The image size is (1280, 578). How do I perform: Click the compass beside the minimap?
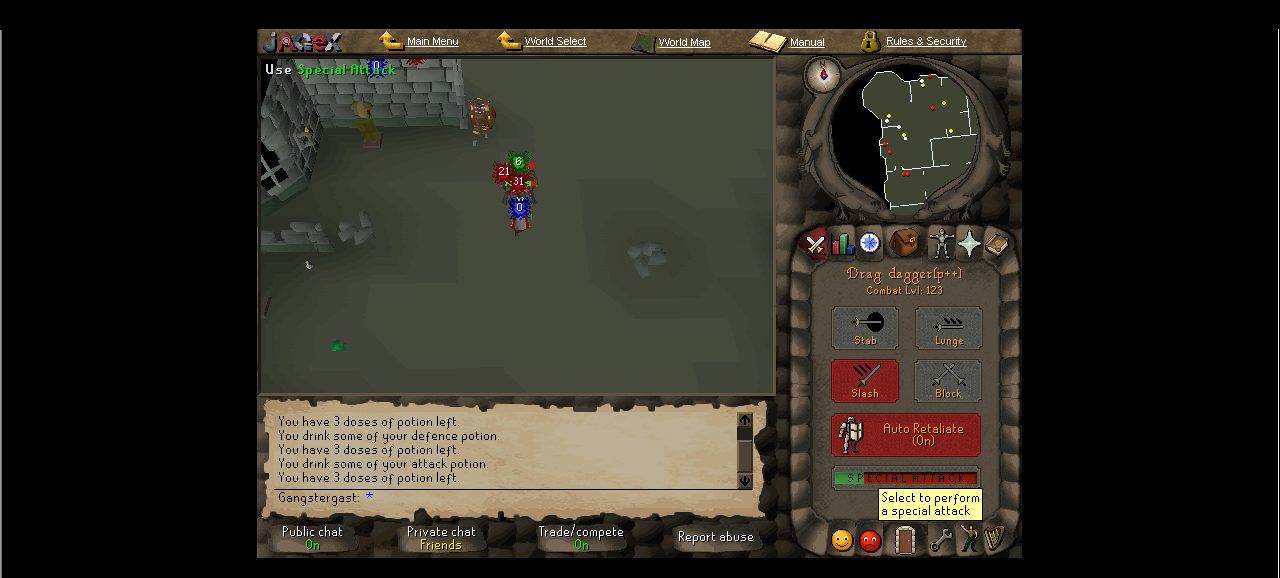[823, 75]
